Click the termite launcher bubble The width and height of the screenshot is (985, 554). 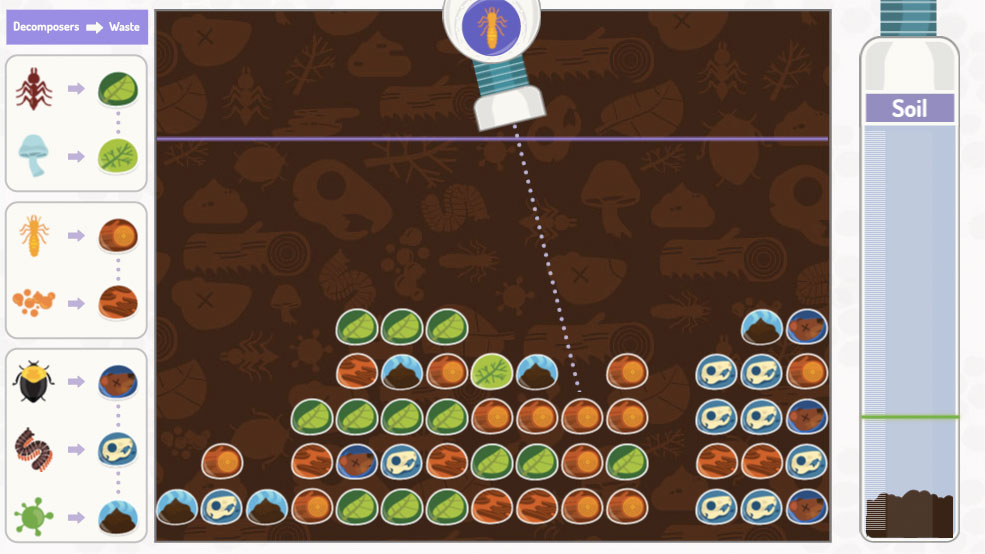click(x=491, y=27)
